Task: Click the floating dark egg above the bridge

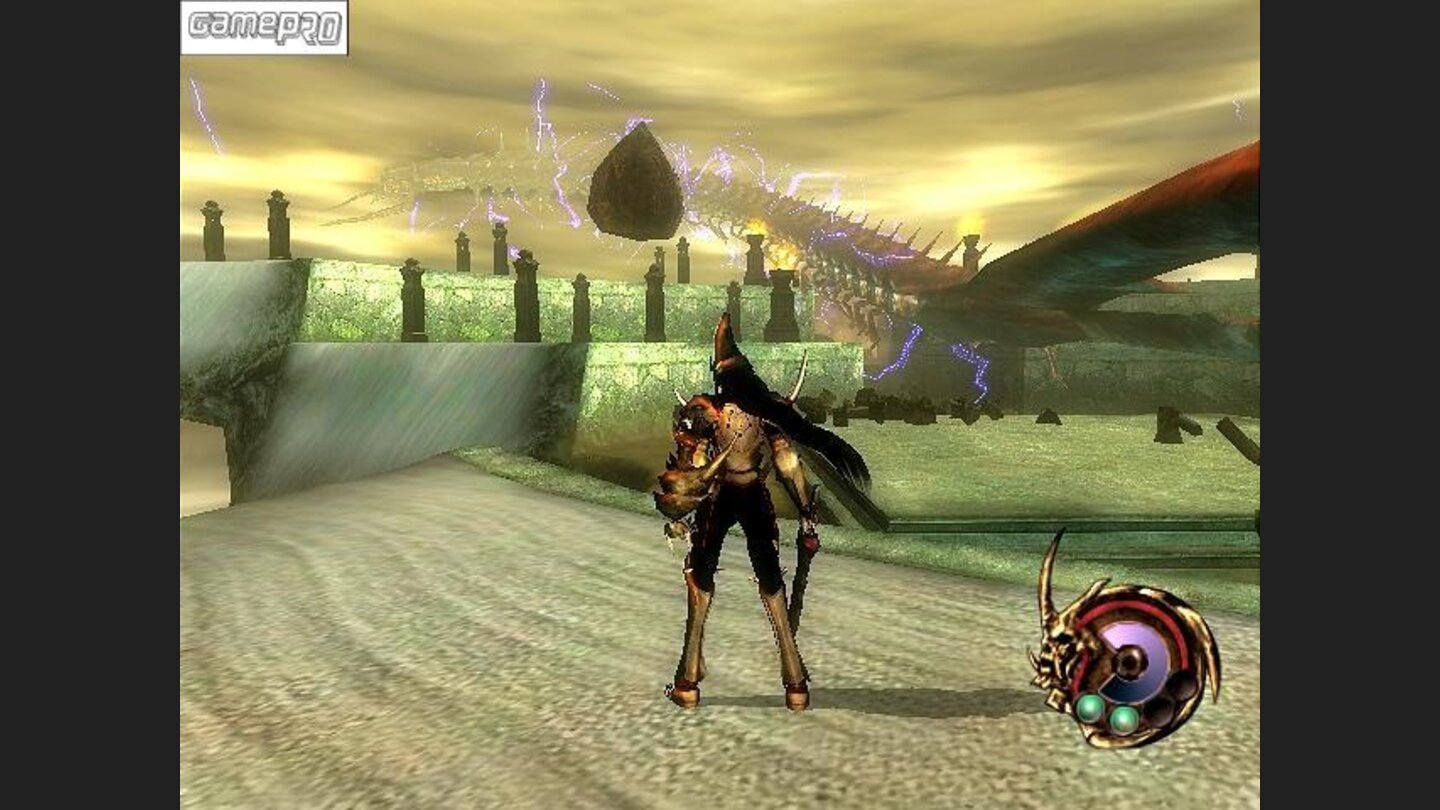Action: 638,181
